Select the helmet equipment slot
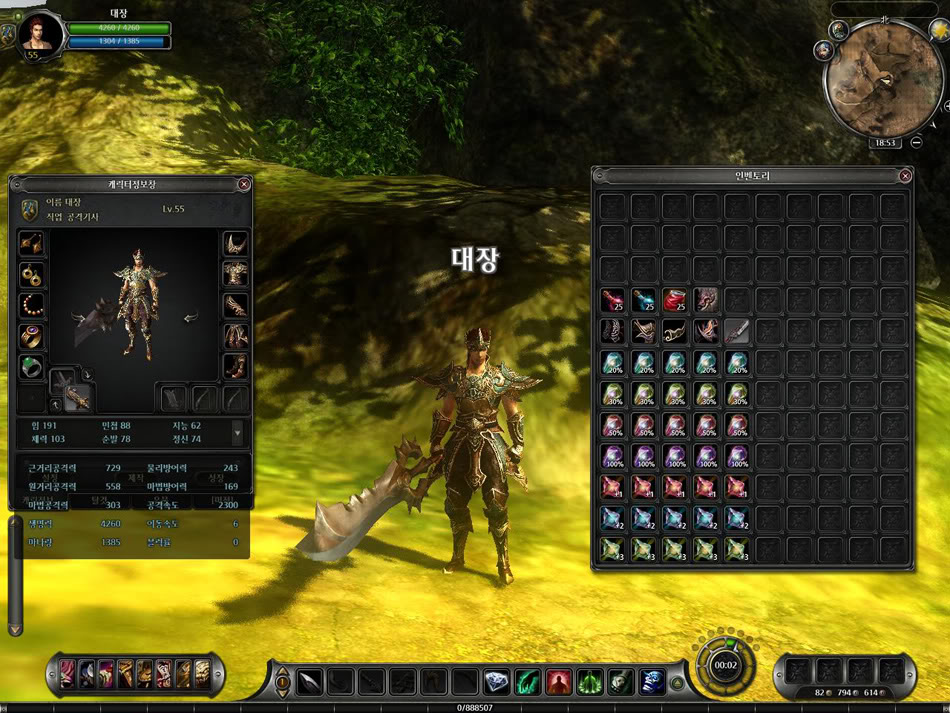Image resolution: width=950 pixels, height=713 pixels. click(x=235, y=244)
